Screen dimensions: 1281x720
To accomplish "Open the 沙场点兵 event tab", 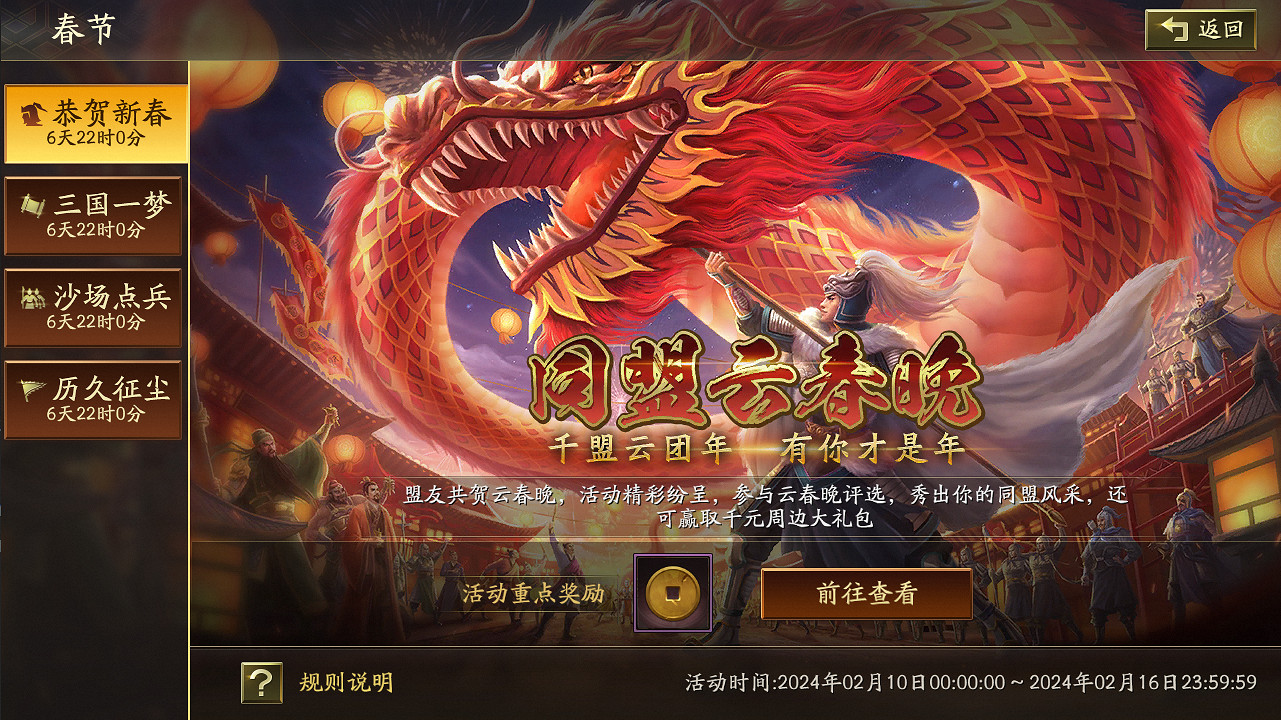I will [95, 307].
